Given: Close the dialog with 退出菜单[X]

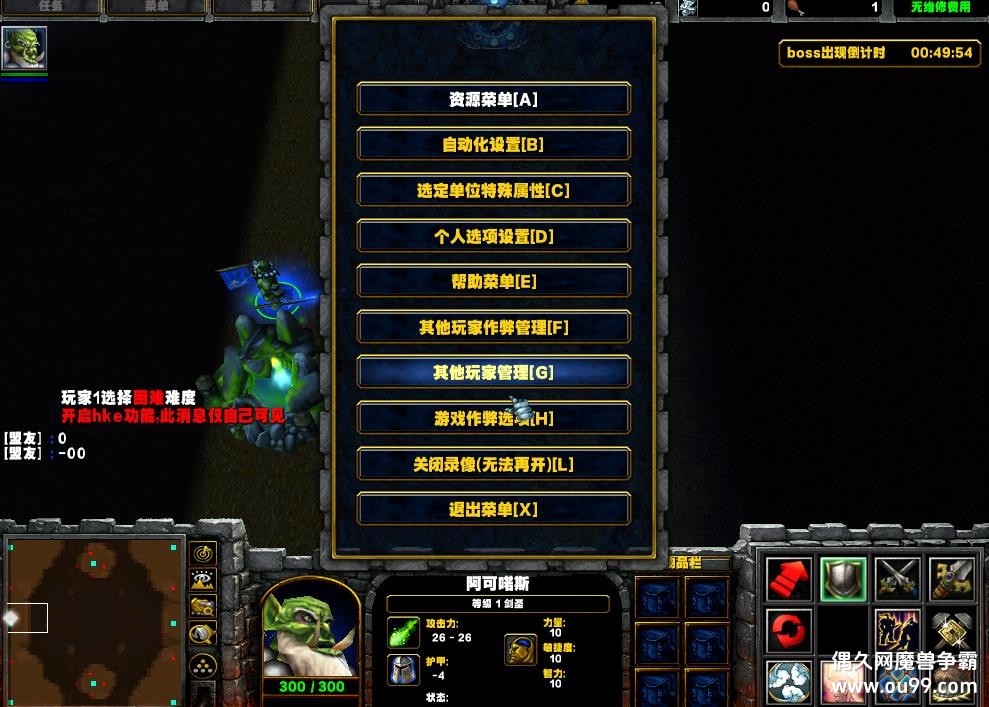Looking at the screenshot, I should 493,509.
